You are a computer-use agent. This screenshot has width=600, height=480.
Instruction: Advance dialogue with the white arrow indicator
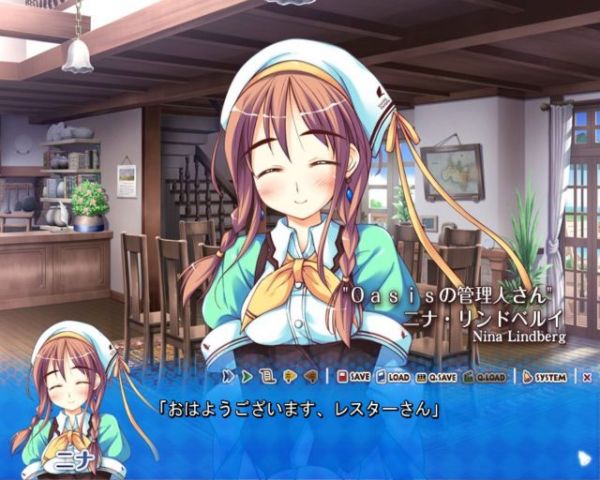point(583,458)
